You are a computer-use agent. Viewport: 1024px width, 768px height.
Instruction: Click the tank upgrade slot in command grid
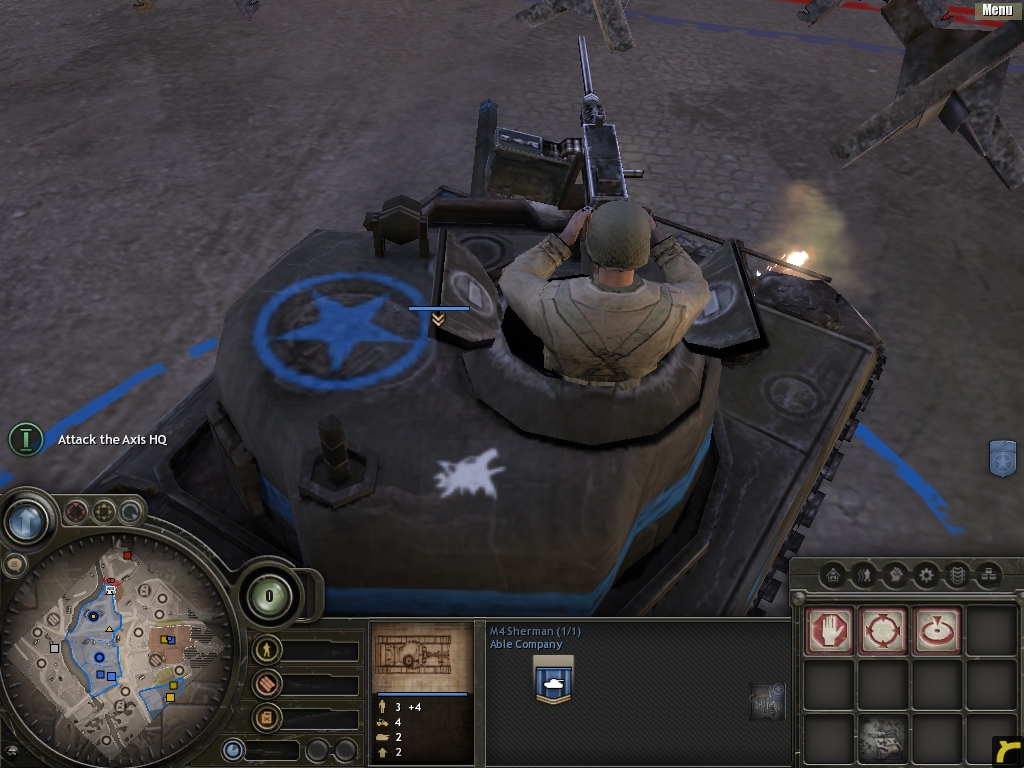[883, 738]
